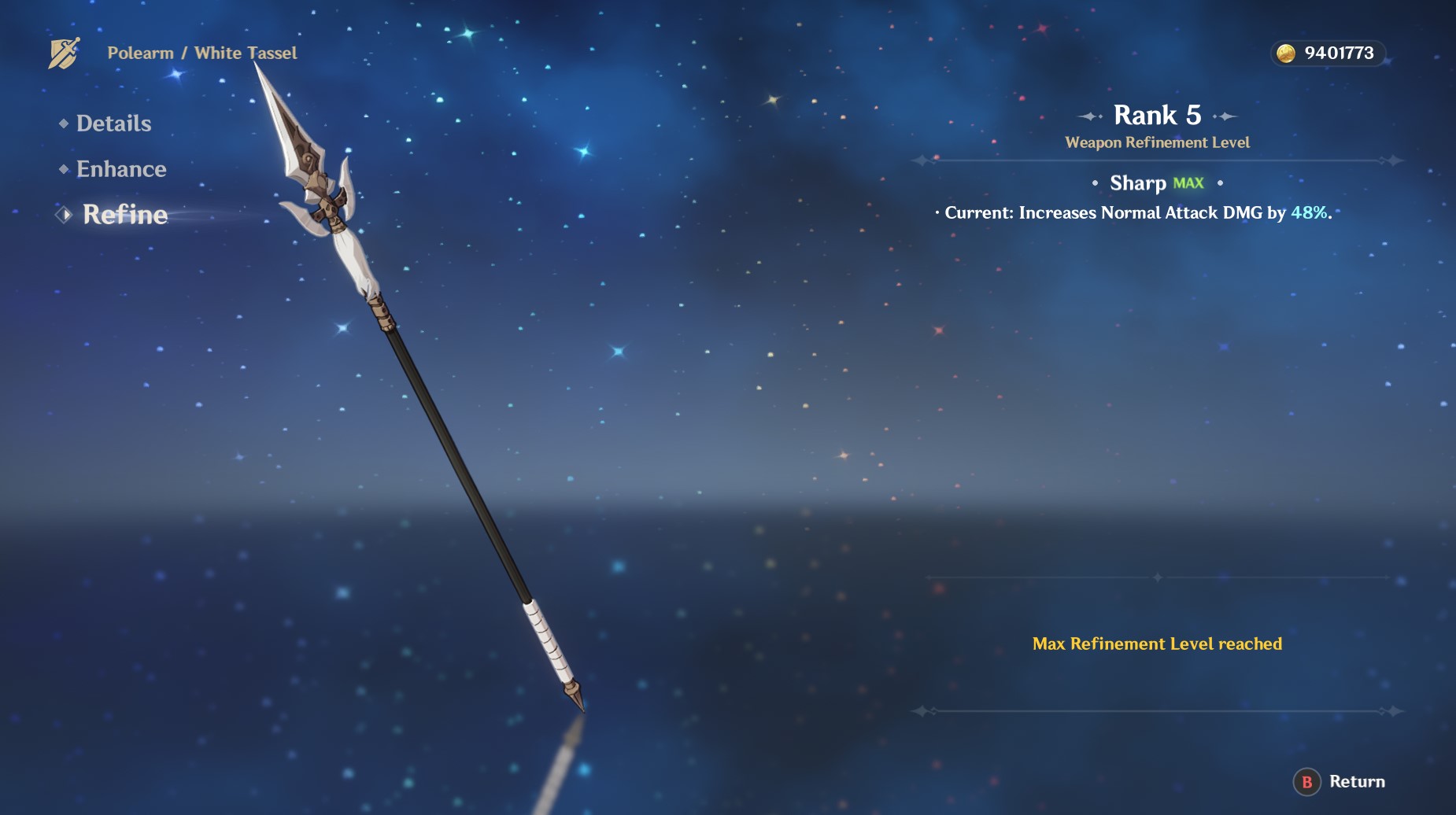
Task: Switch to the Enhance tab
Action: [120, 169]
